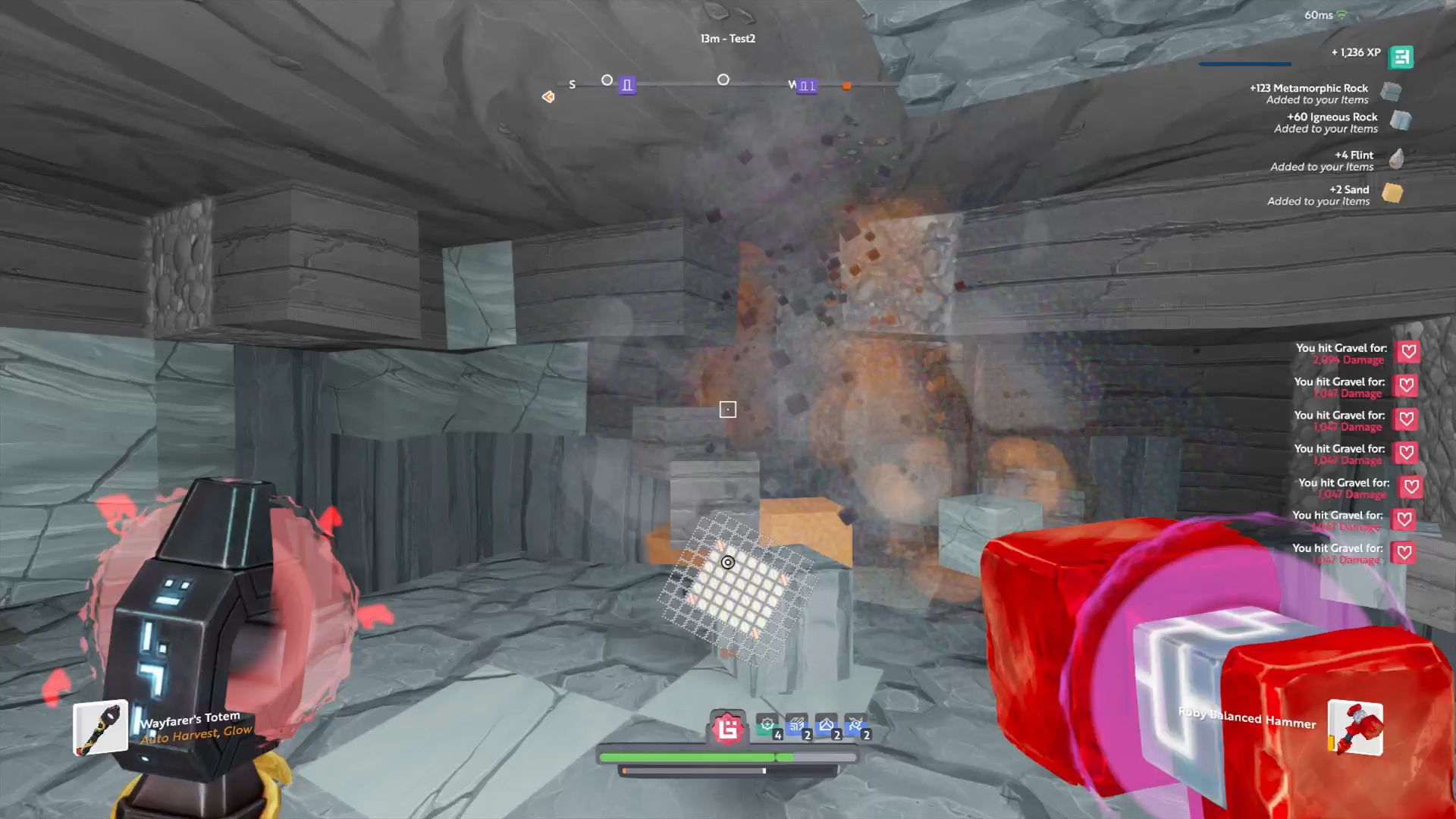Inspect the blue triangle buff icon
The image size is (1456, 819).
pos(827,726)
